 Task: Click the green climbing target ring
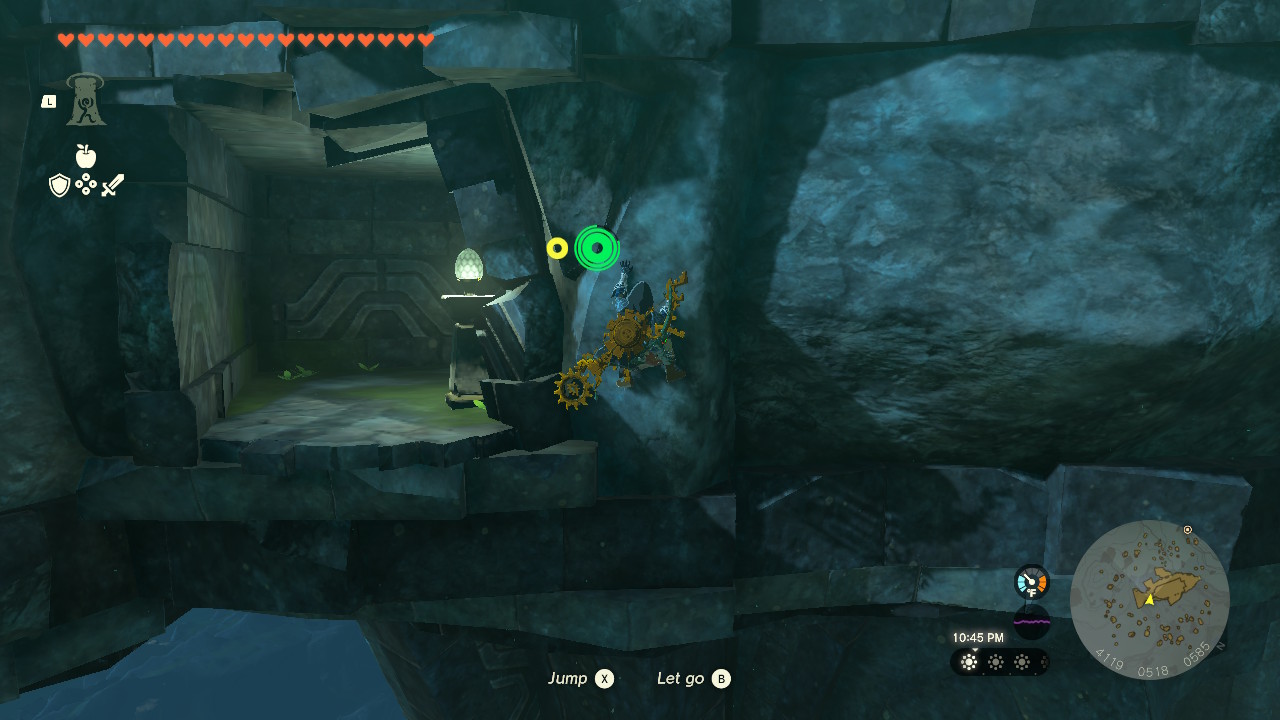[x=596, y=246]
